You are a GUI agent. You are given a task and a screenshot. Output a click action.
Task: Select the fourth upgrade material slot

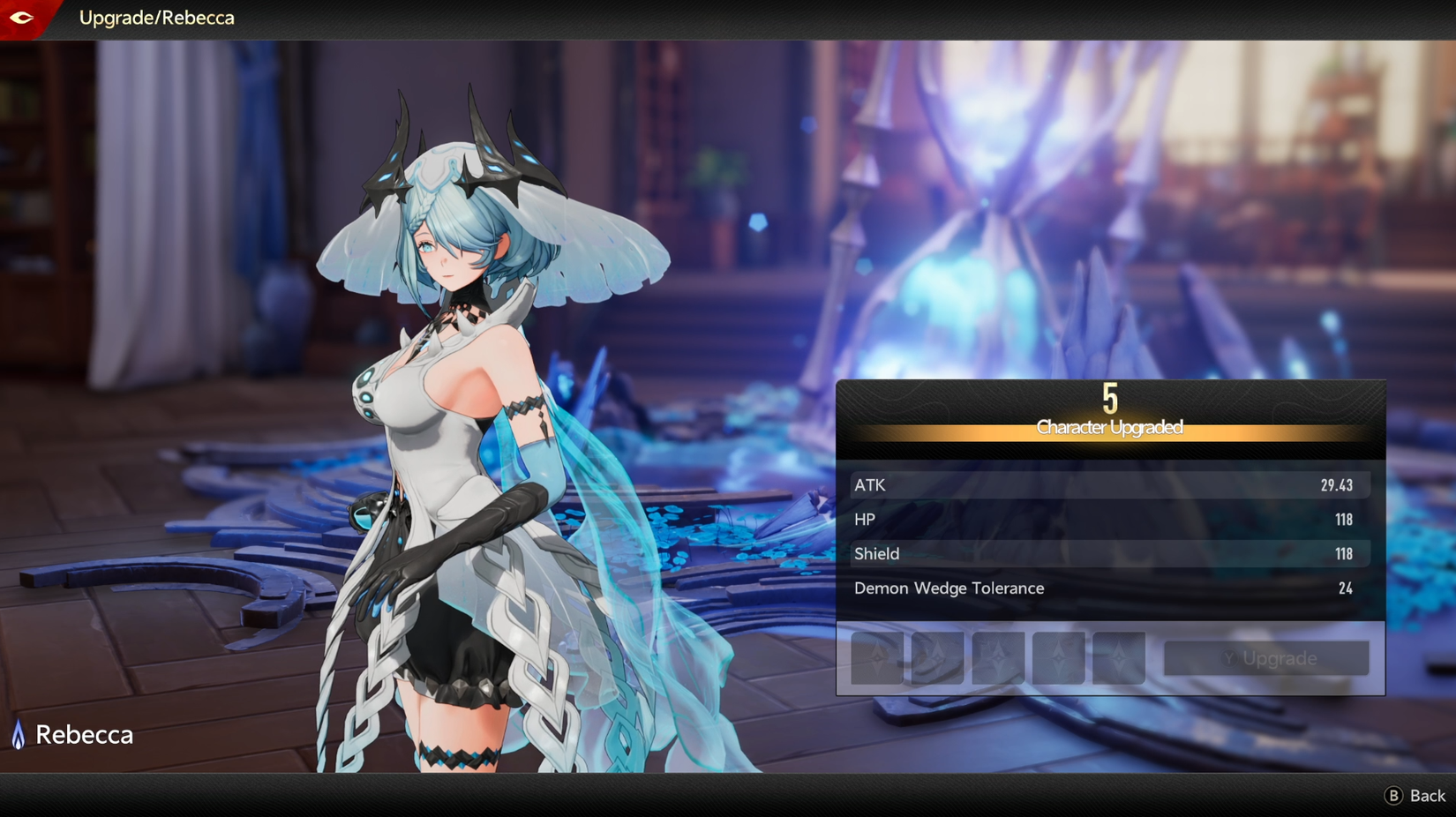pos(1058,657)
